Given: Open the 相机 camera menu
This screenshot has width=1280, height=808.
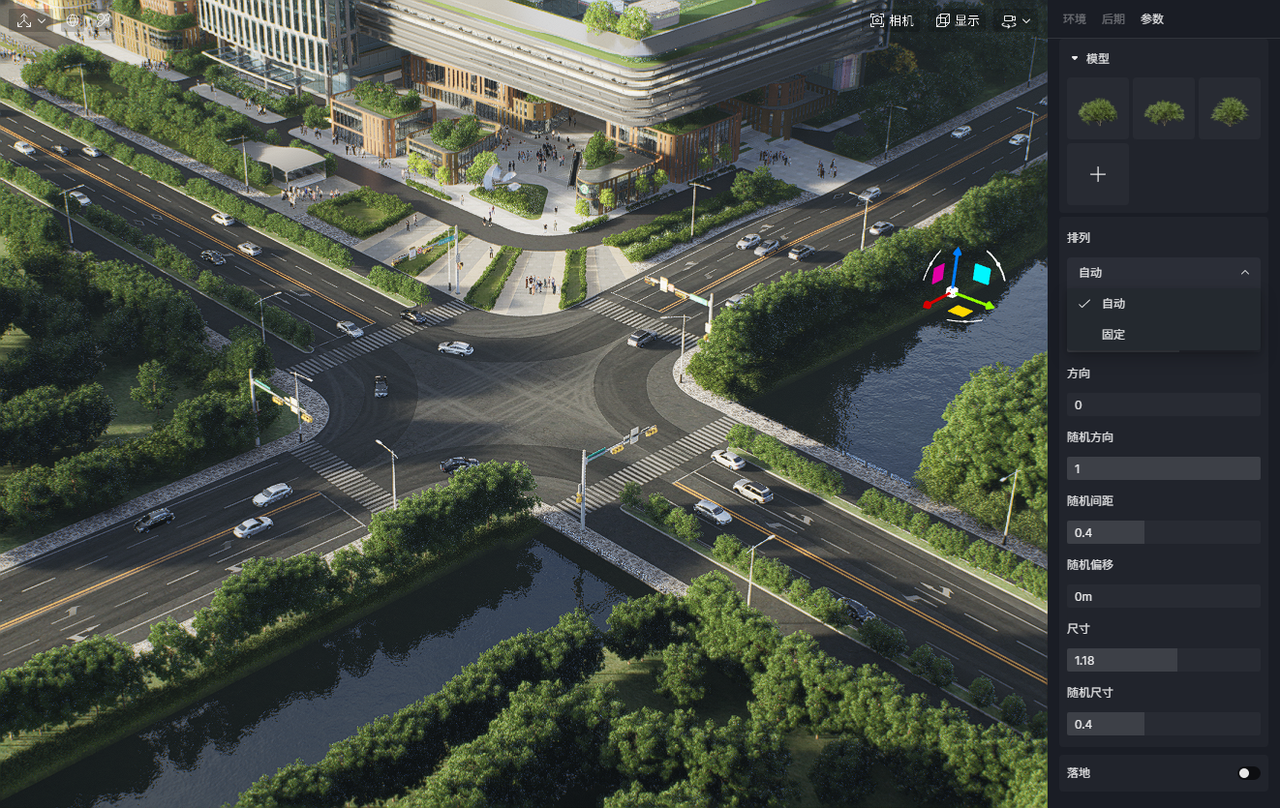Looking at the screenshot, I should tap(891, 20).
